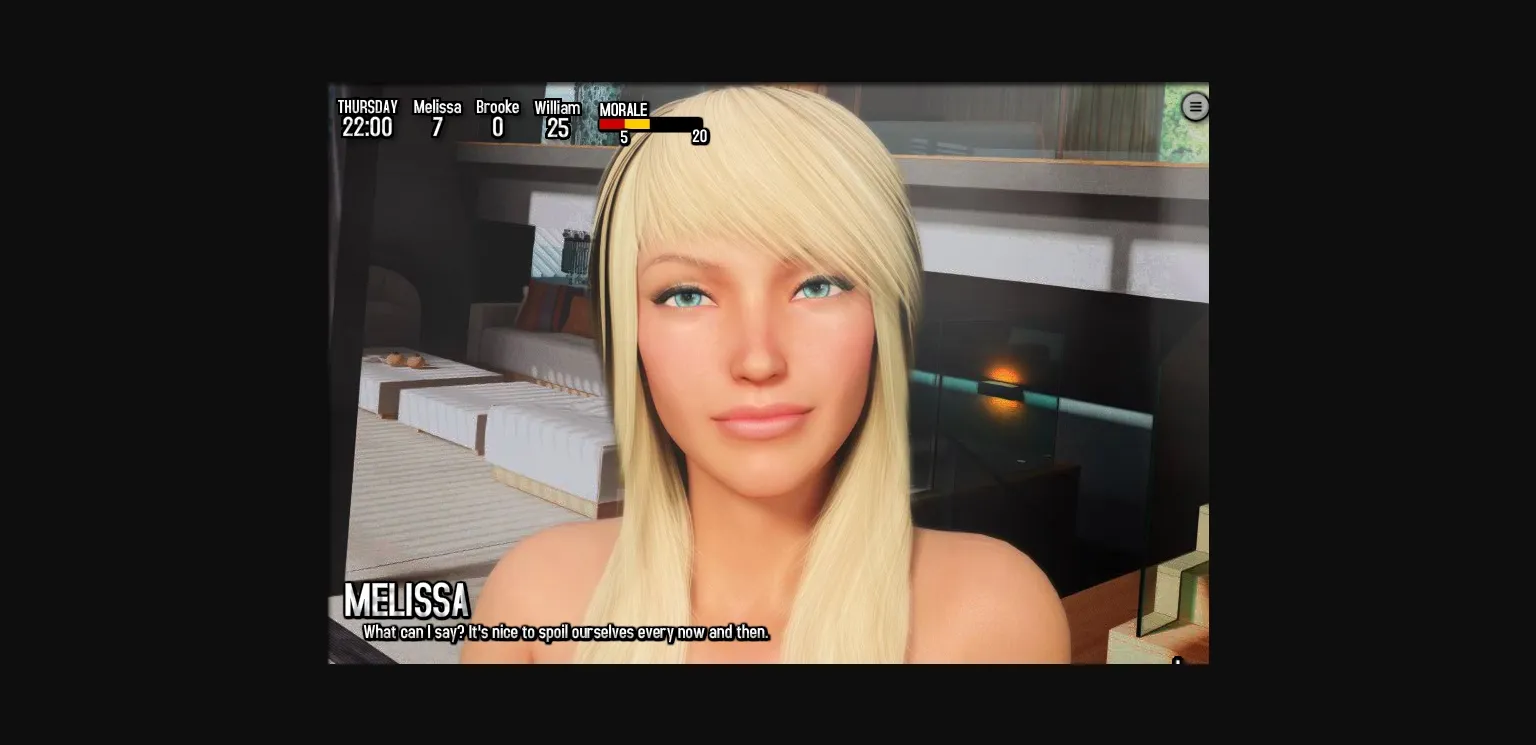Viewport: 1536px width, 745px height.
Task: Open the game options via the circular menu button
Action: (x=1196, y=106)
